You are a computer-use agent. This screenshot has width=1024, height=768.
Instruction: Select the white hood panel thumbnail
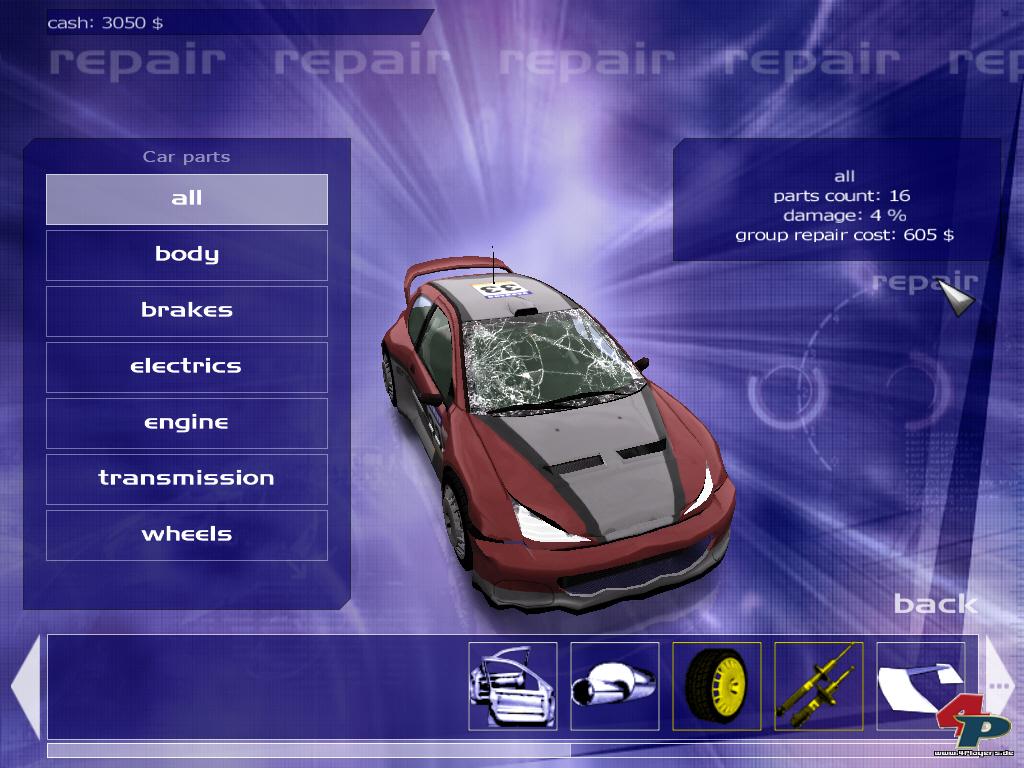pyautogui.click(x=920, y=686)
